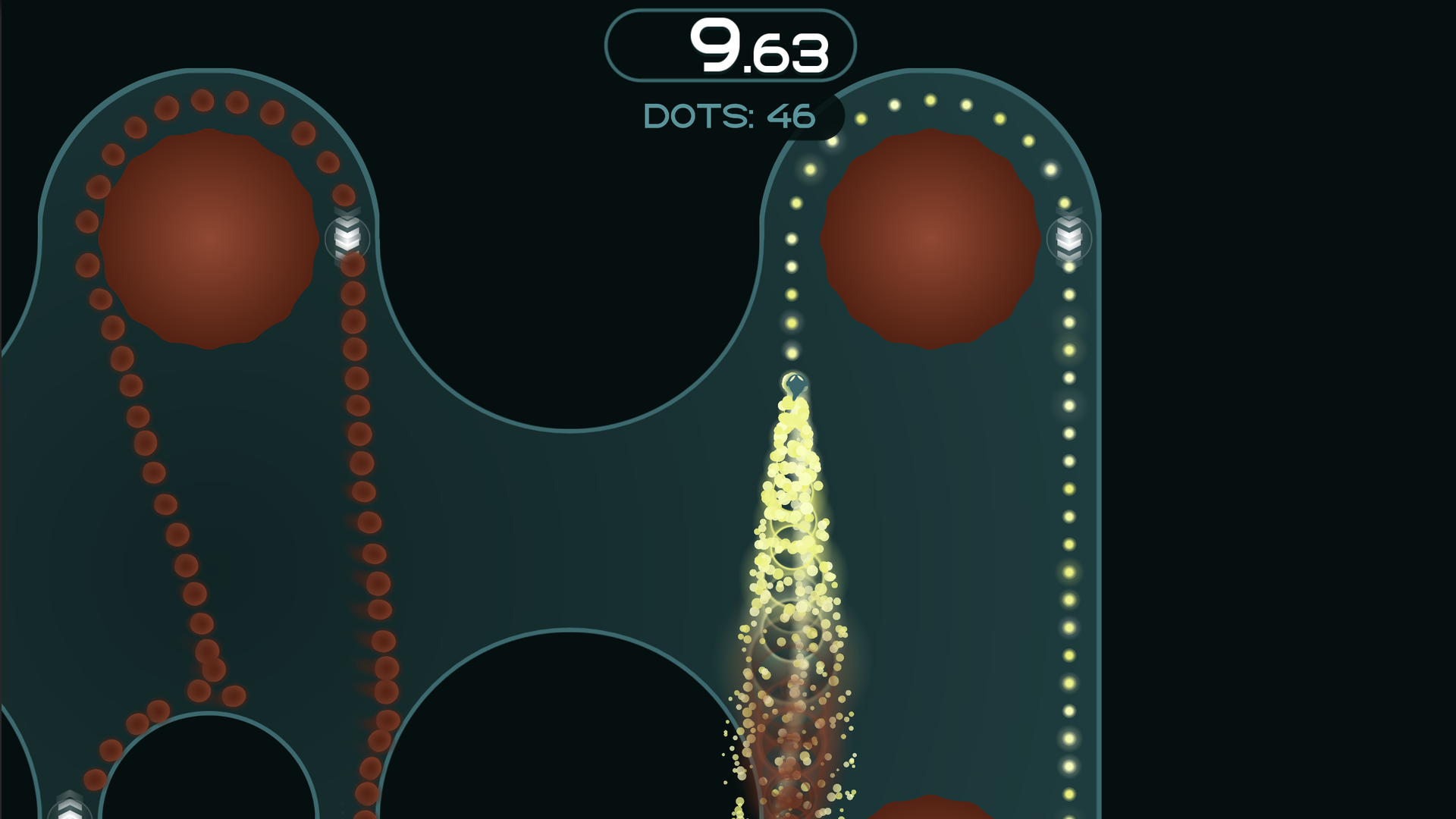
Task: Click the DOTS: 46 counter label
Action: pos(730,115)
